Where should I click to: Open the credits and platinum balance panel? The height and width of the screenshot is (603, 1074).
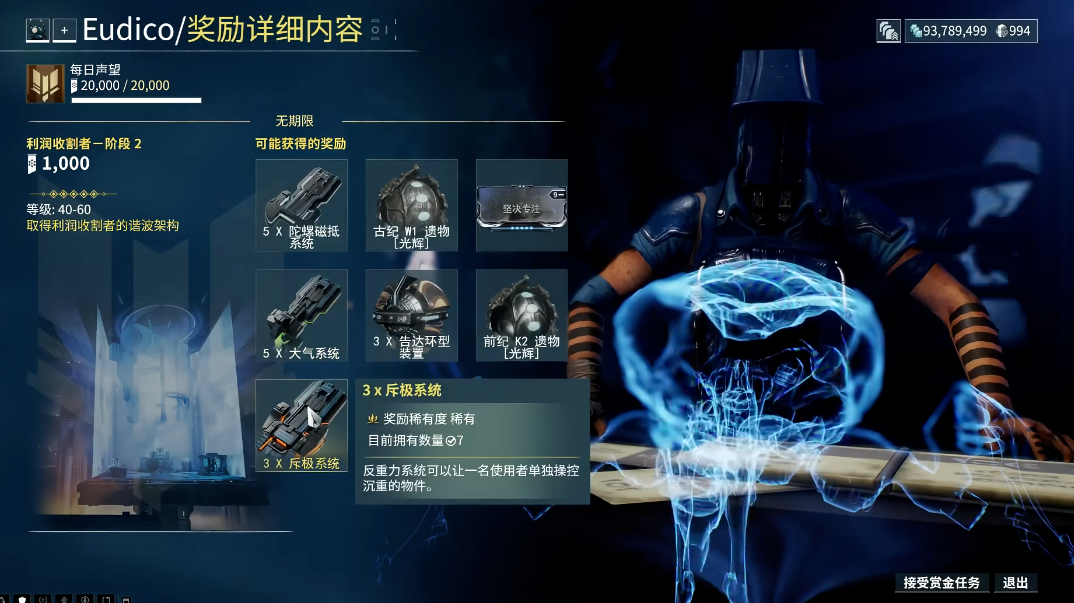click(971, 31)
